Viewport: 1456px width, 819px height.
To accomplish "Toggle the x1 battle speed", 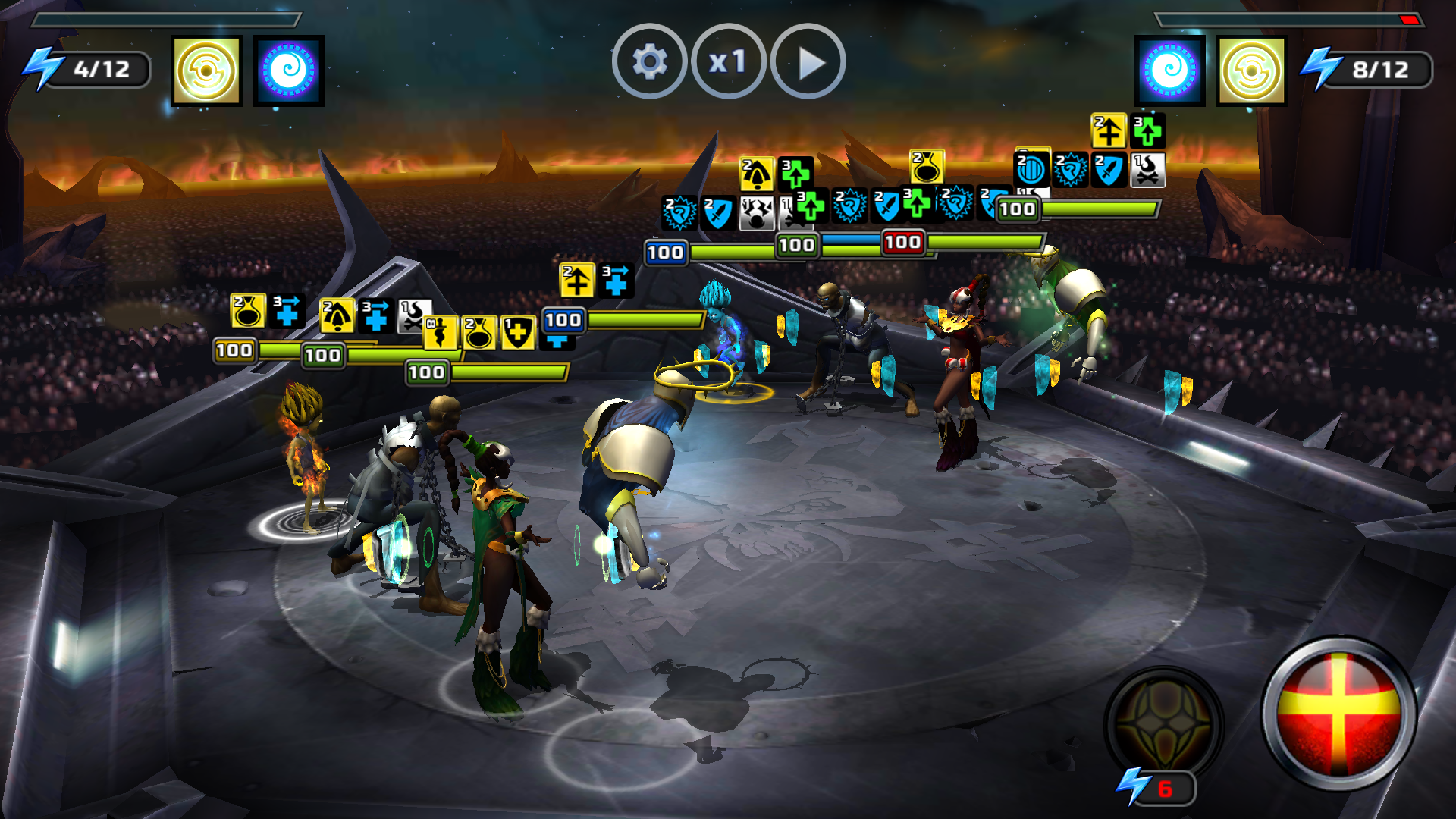I will tap(728, 61).
